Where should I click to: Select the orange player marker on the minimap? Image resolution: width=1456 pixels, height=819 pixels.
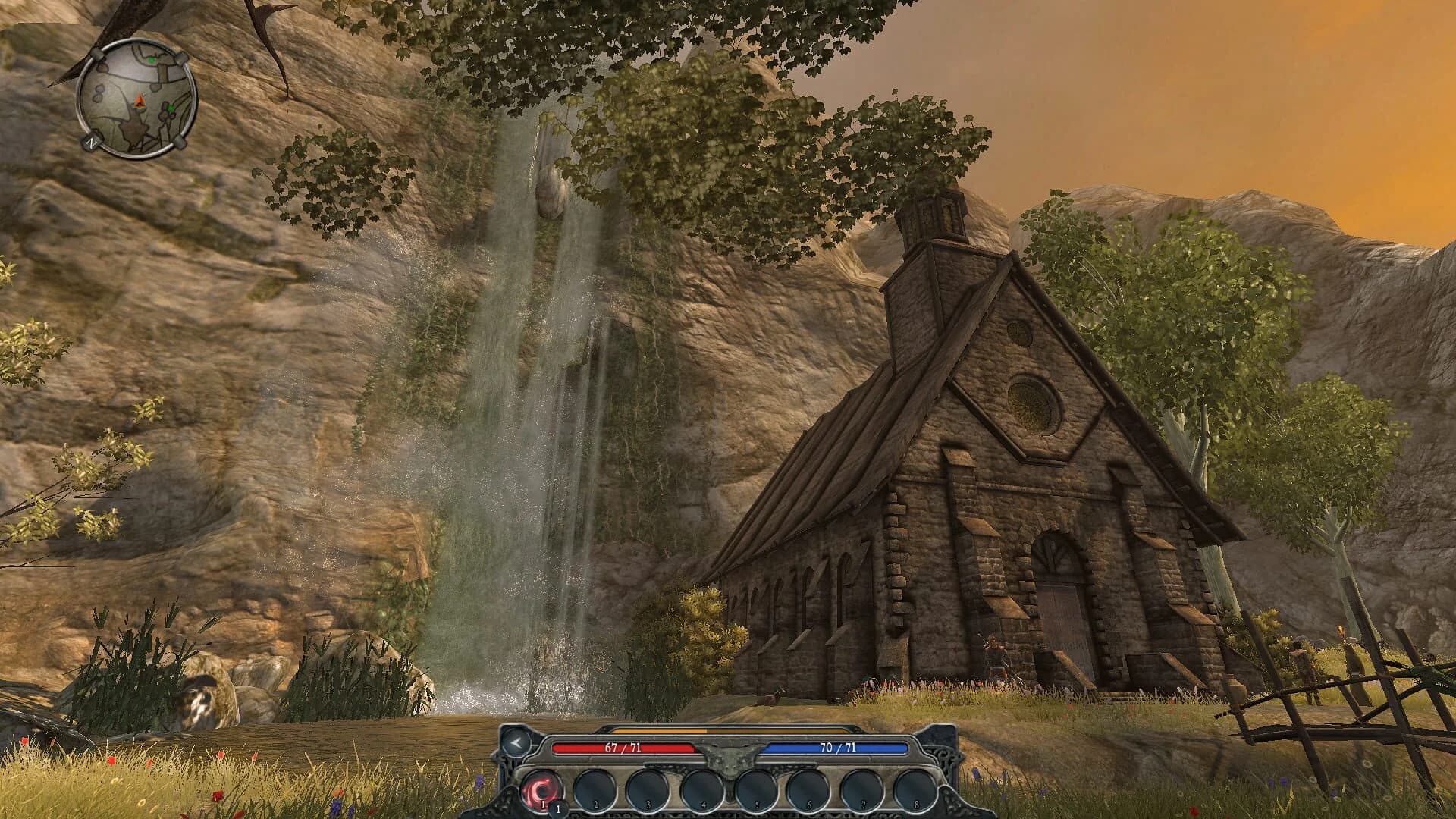pos(140,101)
